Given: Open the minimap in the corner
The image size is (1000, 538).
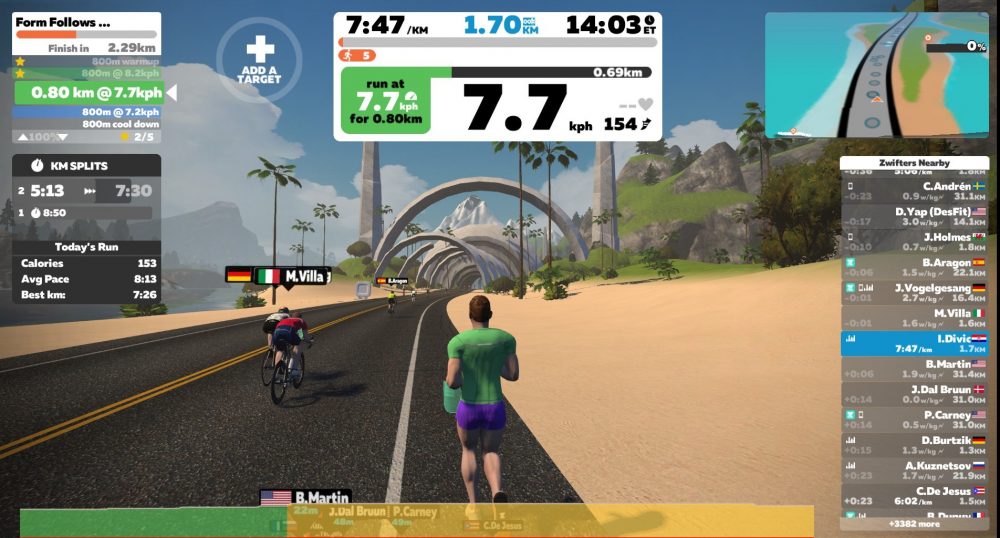Looking at the screenshot, I should click(876, 75).
